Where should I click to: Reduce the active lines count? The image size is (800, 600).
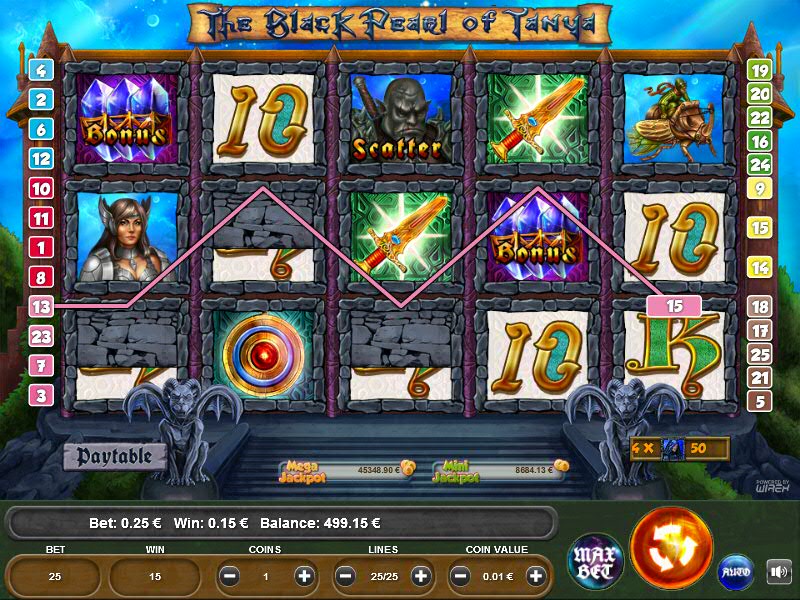tap(345, 577)
